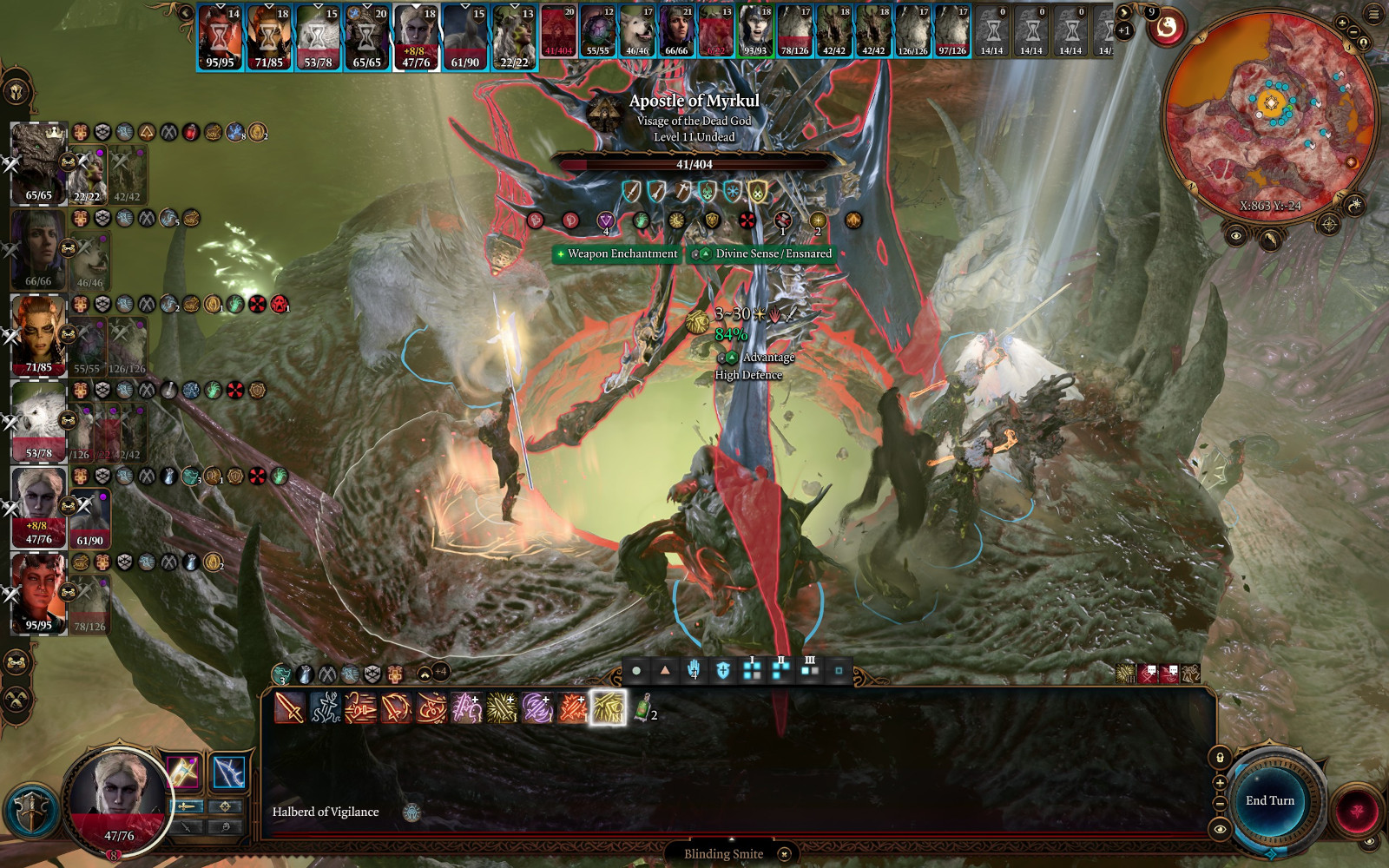Choose the 95/95 portrait in turn order
Screen dimensions: 1389x868
tap(220, 36)
